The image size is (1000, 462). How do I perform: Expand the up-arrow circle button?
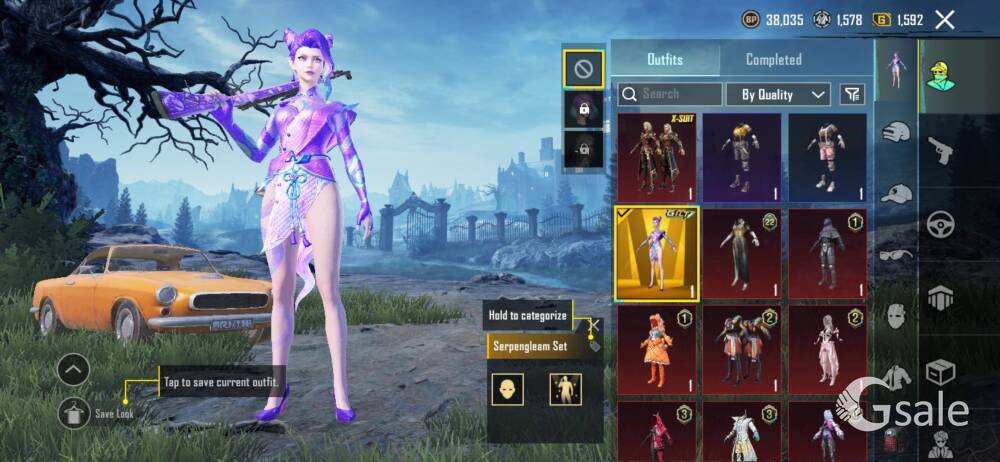pos(73,370)
